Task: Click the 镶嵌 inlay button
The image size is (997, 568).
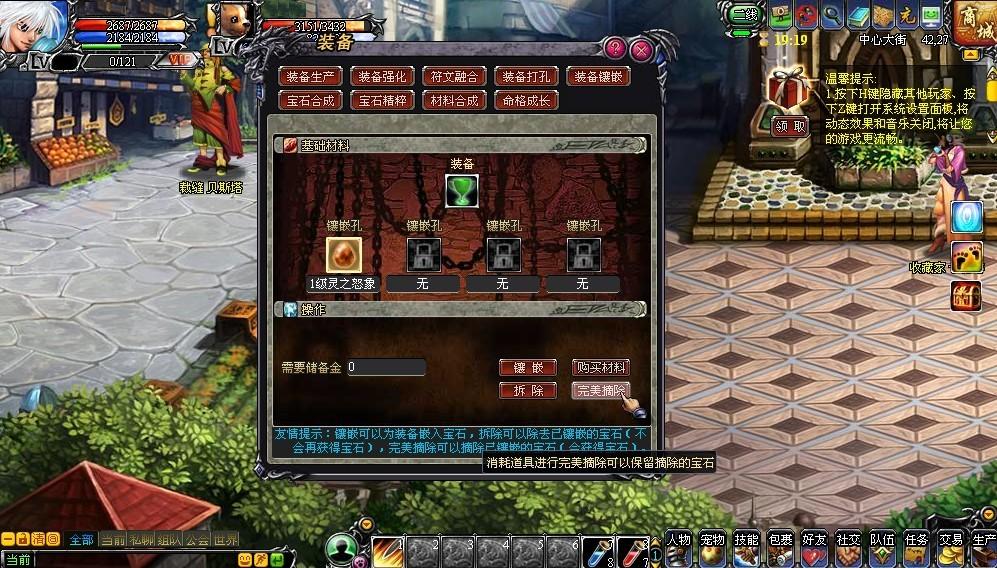Action: click(x=527, y=368)
